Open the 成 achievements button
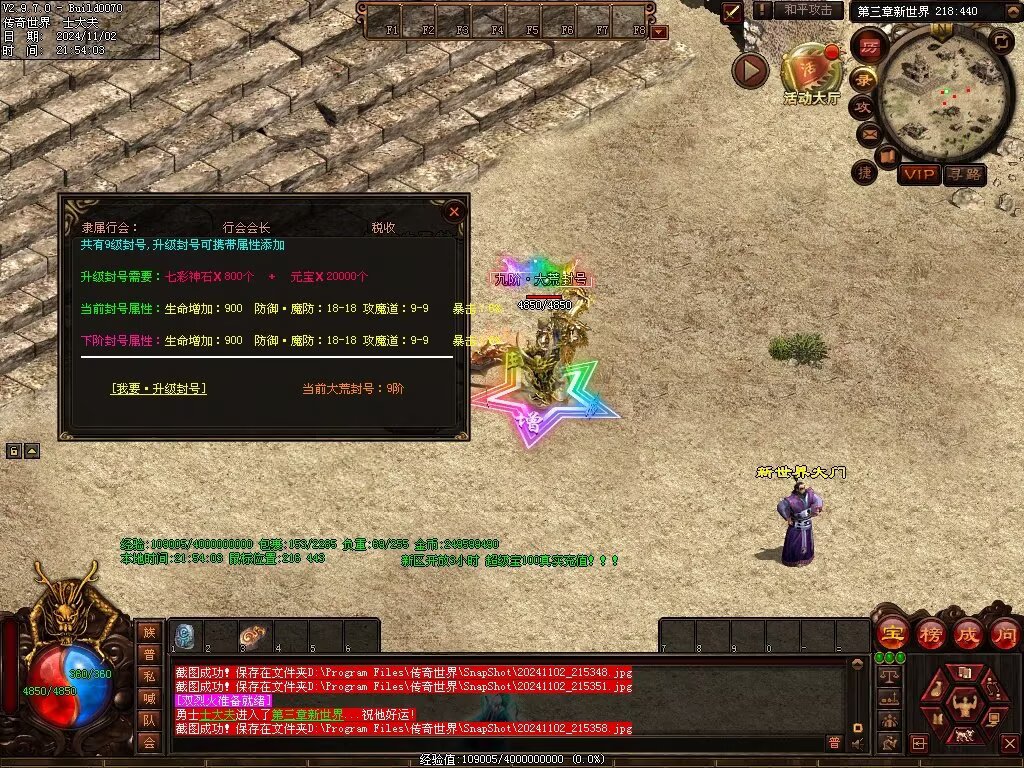Viewport: 1024px width, 768px height. [968, 633]
